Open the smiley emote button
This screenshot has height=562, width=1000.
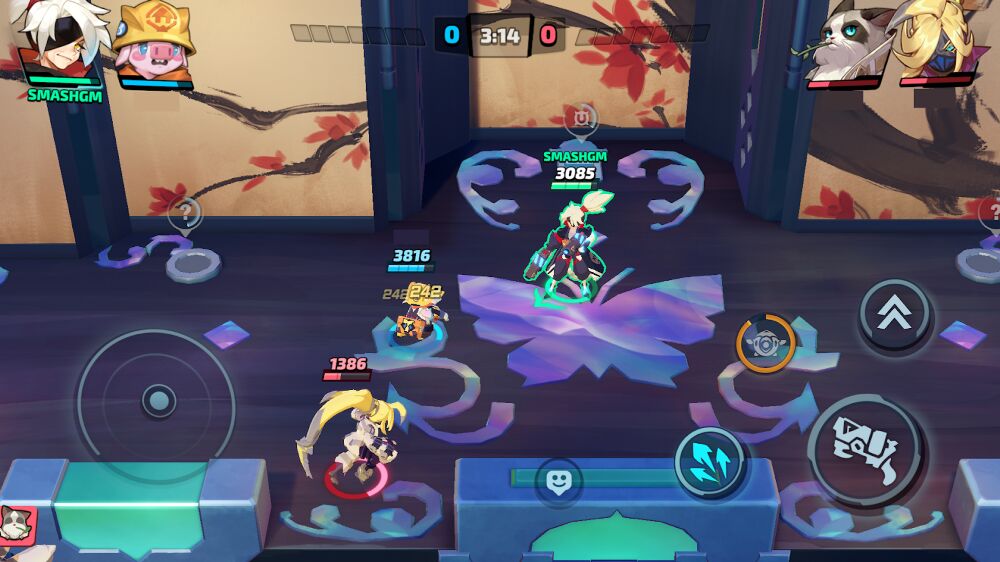coord(558,481)
